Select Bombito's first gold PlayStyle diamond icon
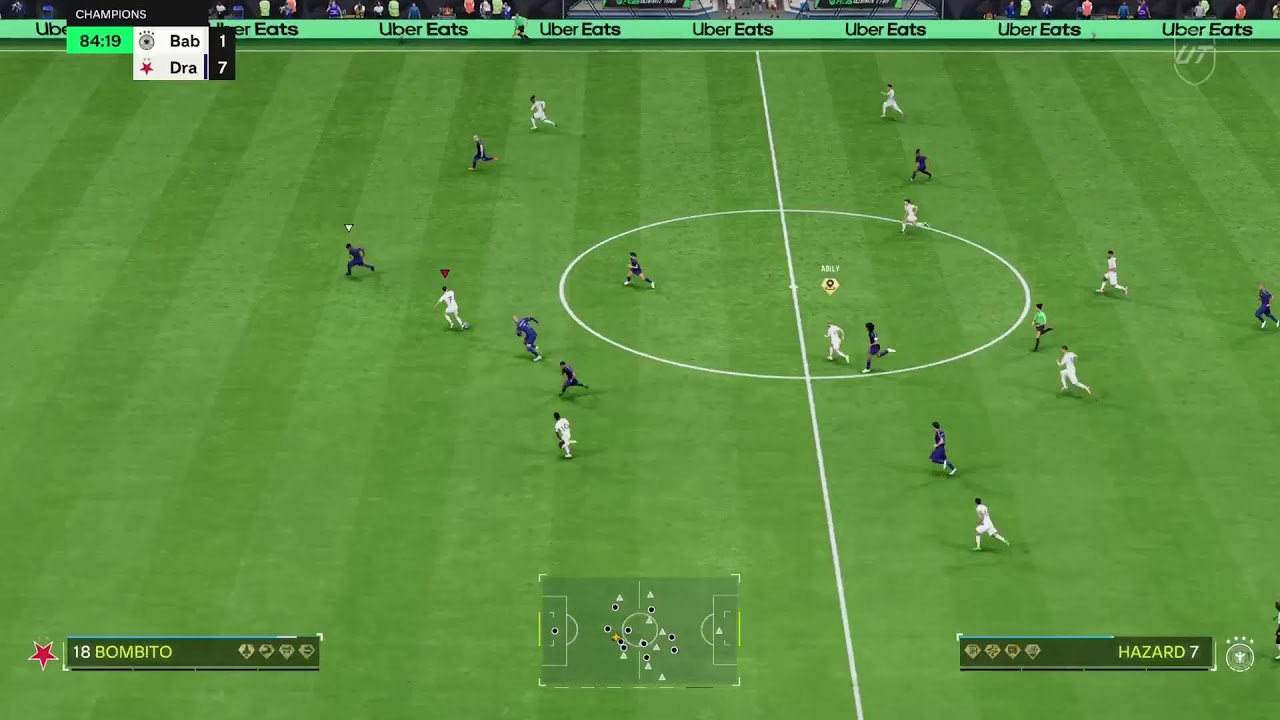 coord(247,651)
